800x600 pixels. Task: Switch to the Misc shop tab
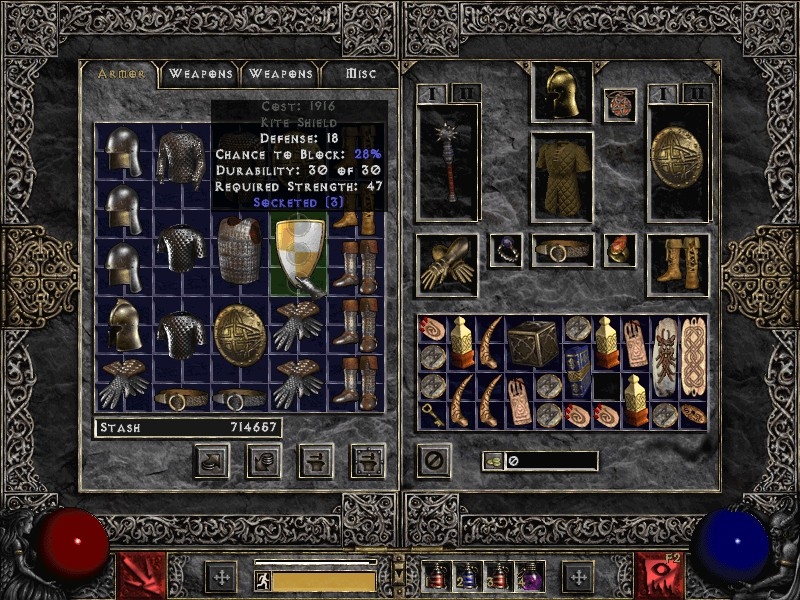point(361,74)
